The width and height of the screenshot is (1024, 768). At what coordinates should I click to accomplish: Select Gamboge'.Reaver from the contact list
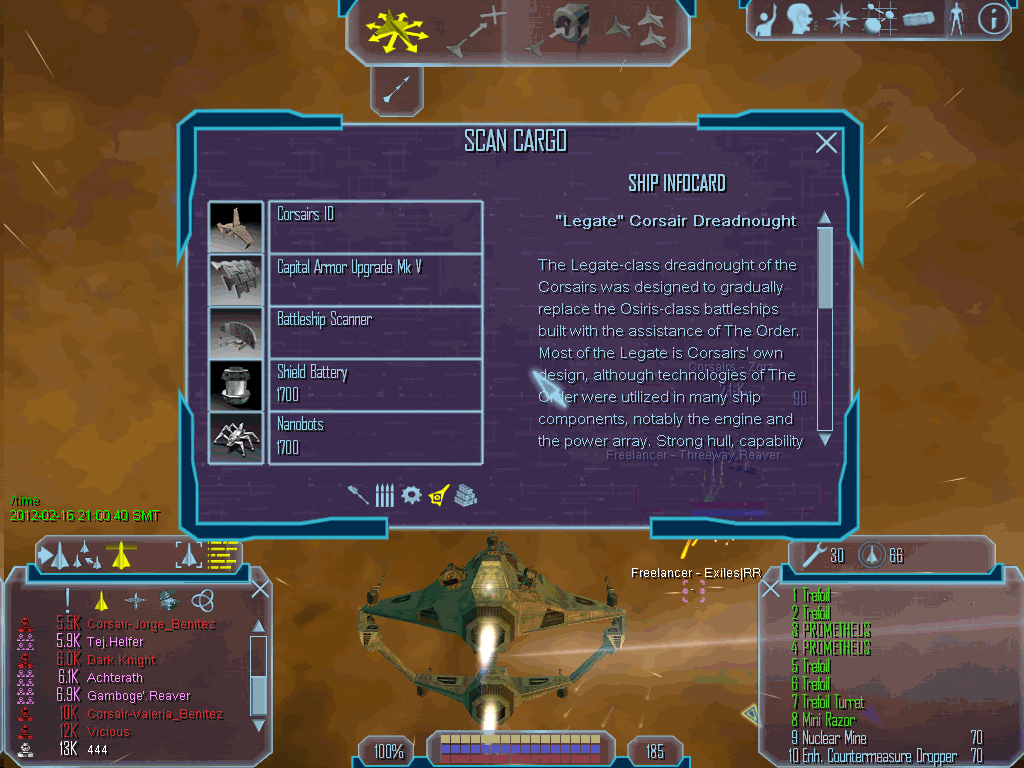pyautogui.click(x=138, y=696)
